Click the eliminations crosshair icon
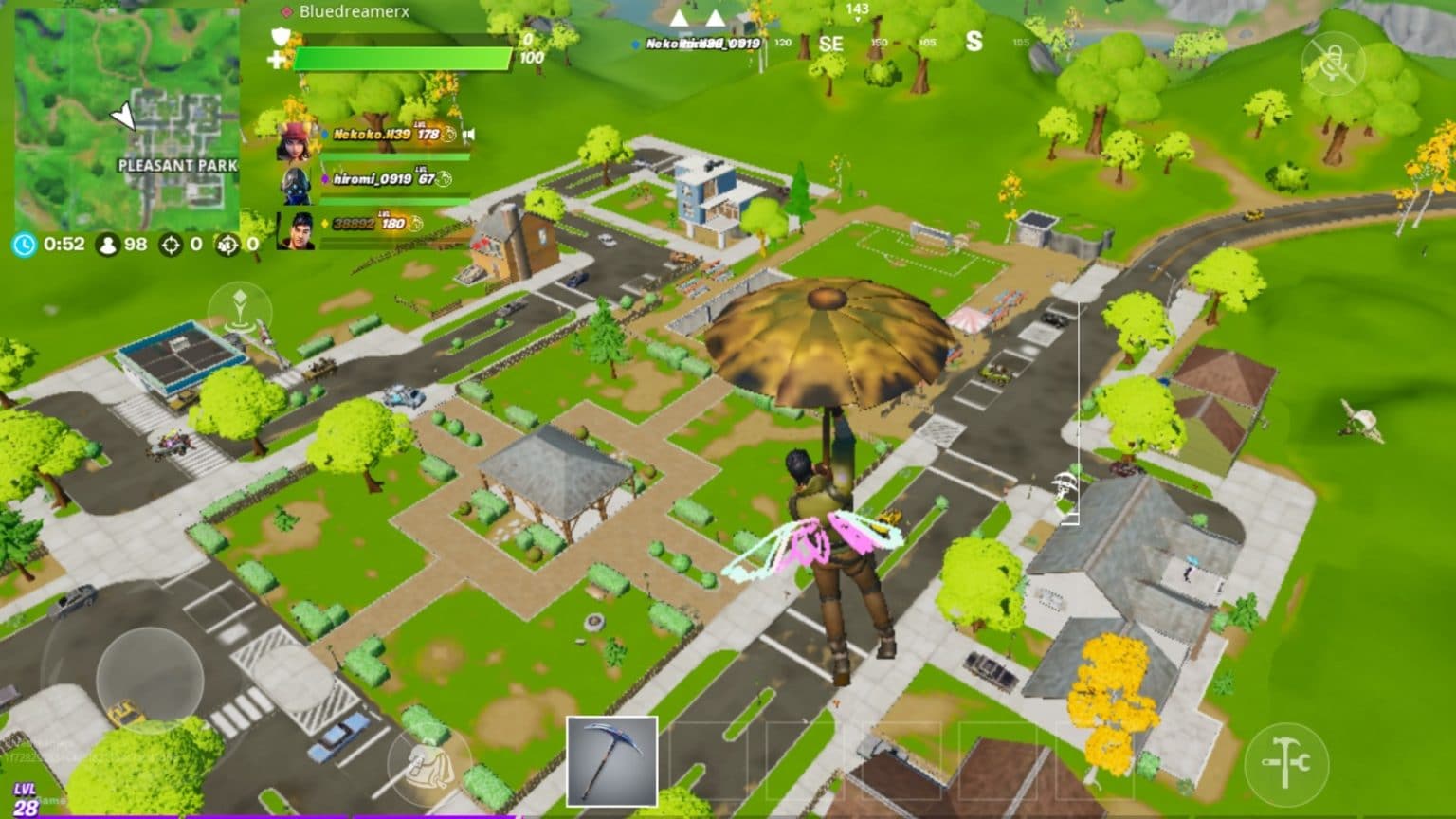Screen dimensions: 1456x819 pos(171,245)
